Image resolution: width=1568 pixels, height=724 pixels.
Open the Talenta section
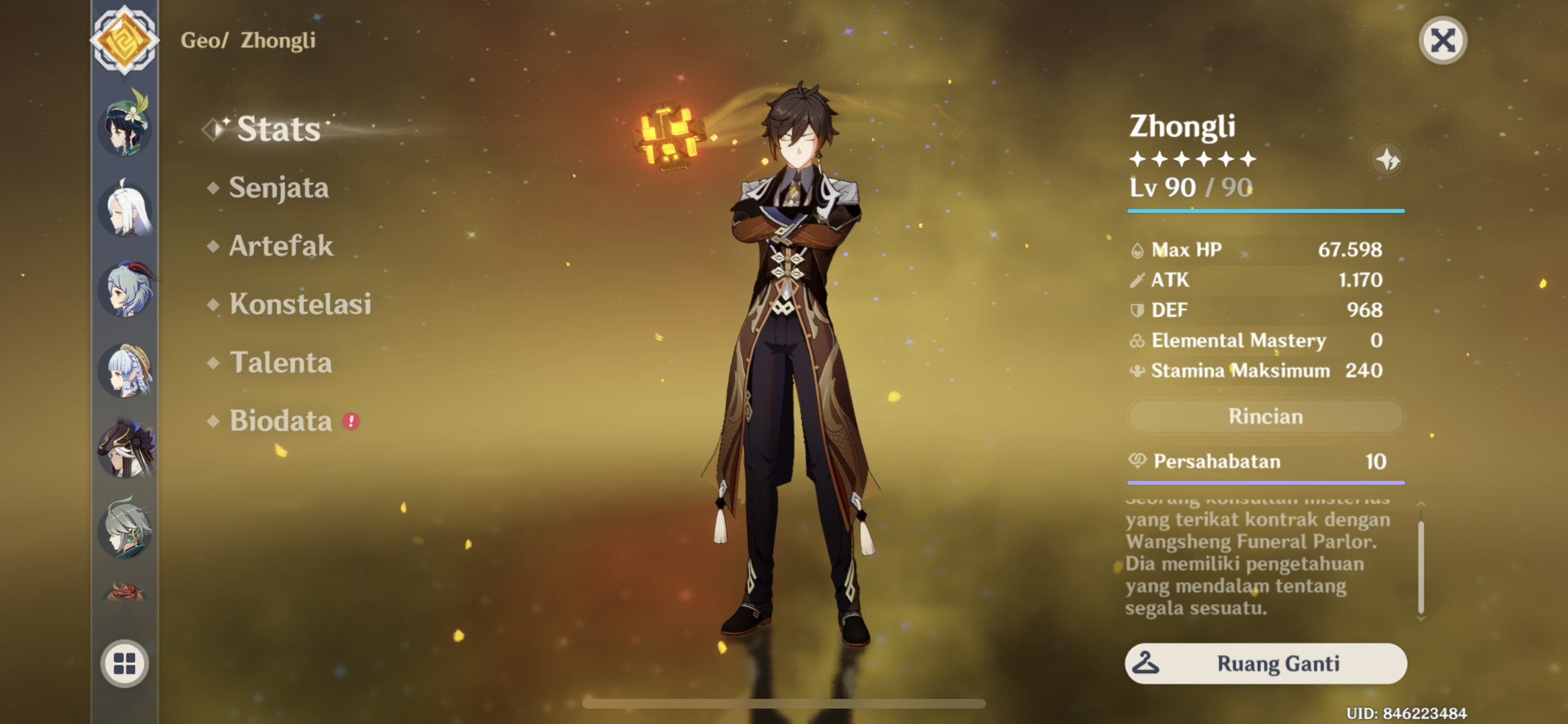point(280,364)
